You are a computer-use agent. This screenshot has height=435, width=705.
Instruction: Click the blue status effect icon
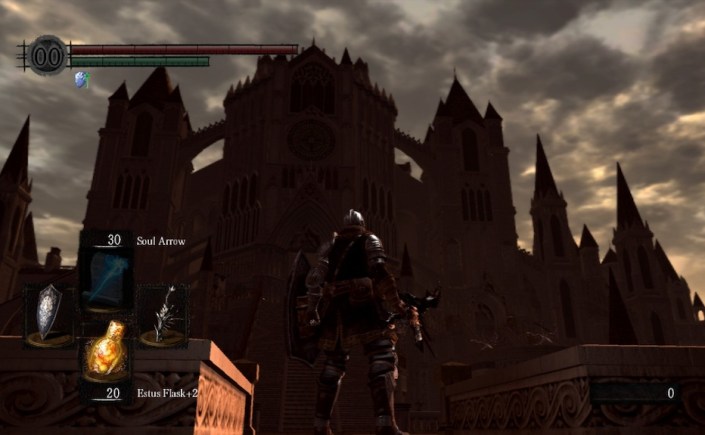(80, 79)
